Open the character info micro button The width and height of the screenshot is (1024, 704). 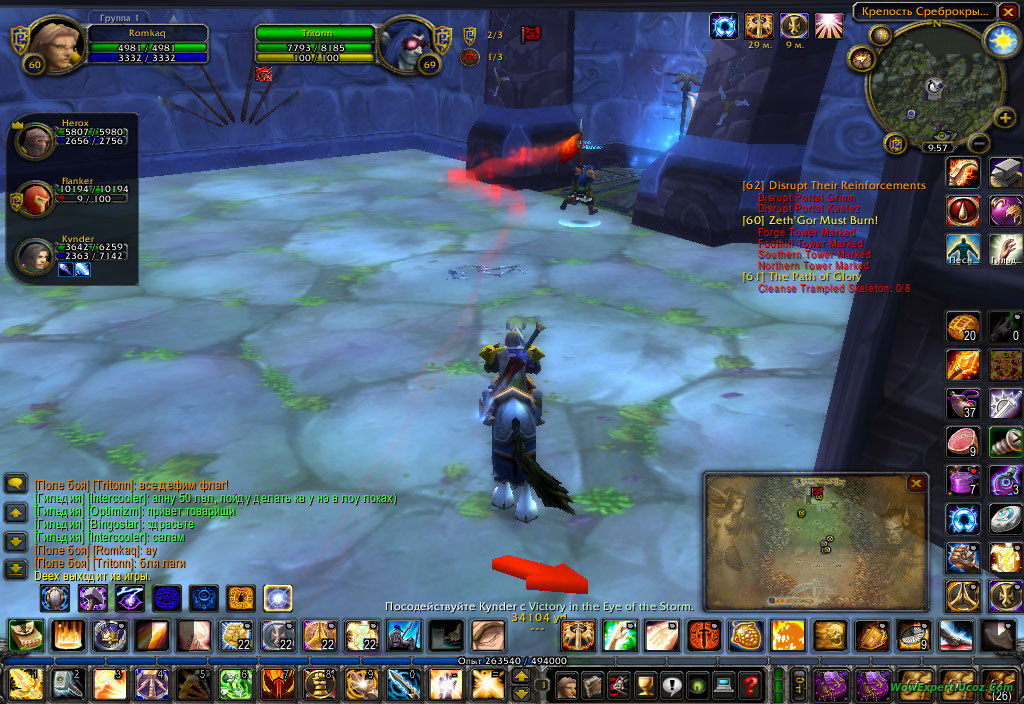567,686
